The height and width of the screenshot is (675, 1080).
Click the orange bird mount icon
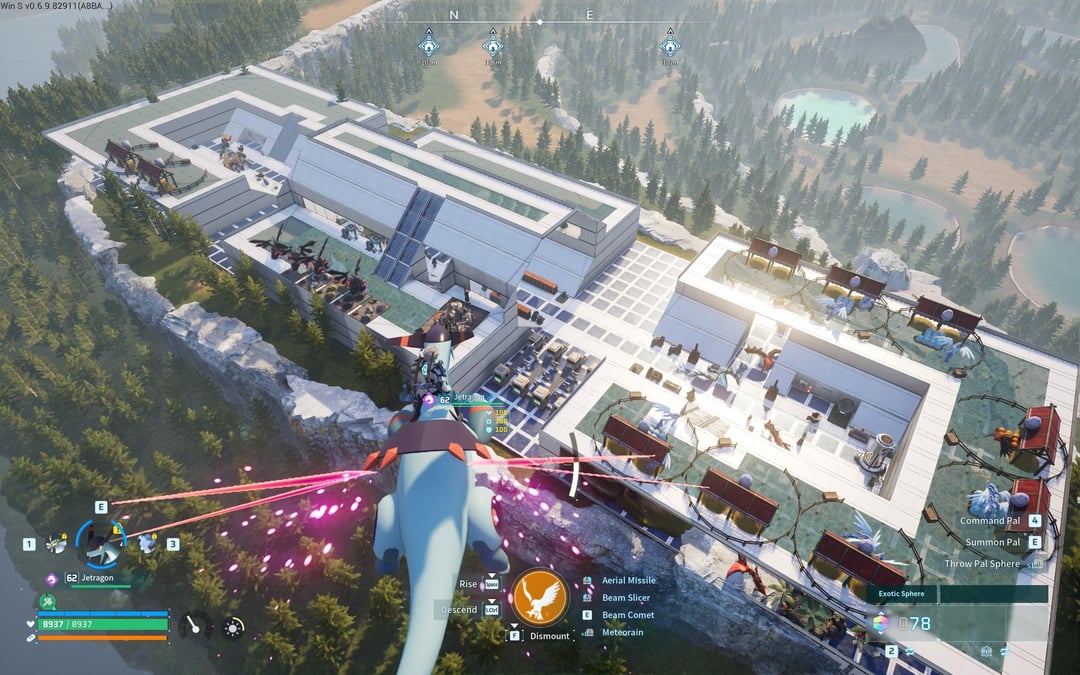click(x=540, y=597)
